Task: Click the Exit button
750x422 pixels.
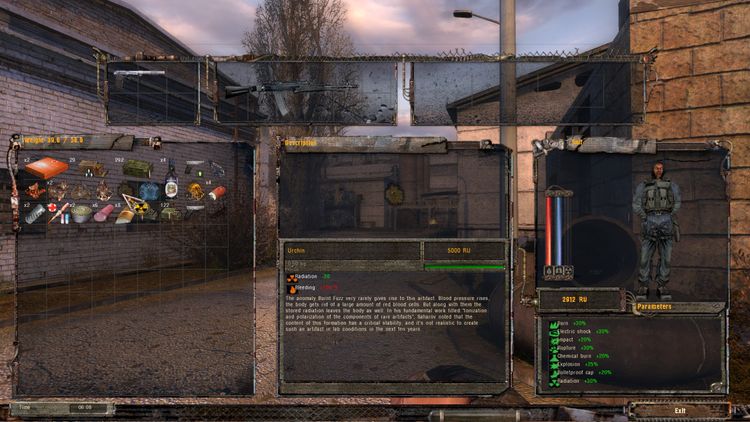Action: [680, 410]
